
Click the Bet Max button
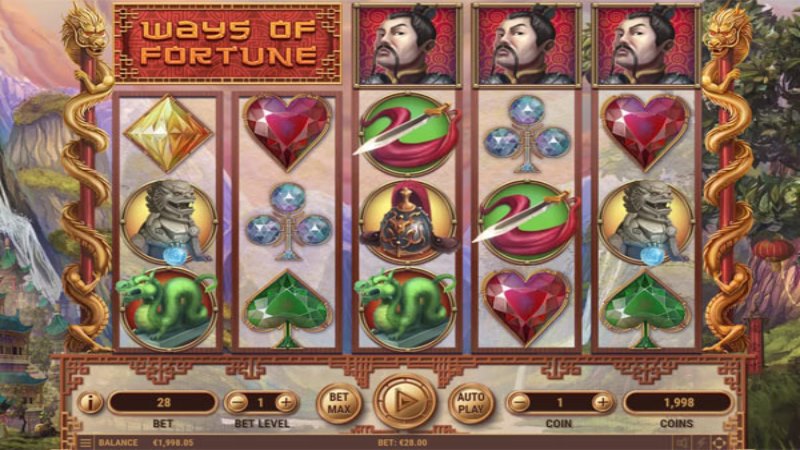coord(338,403)
